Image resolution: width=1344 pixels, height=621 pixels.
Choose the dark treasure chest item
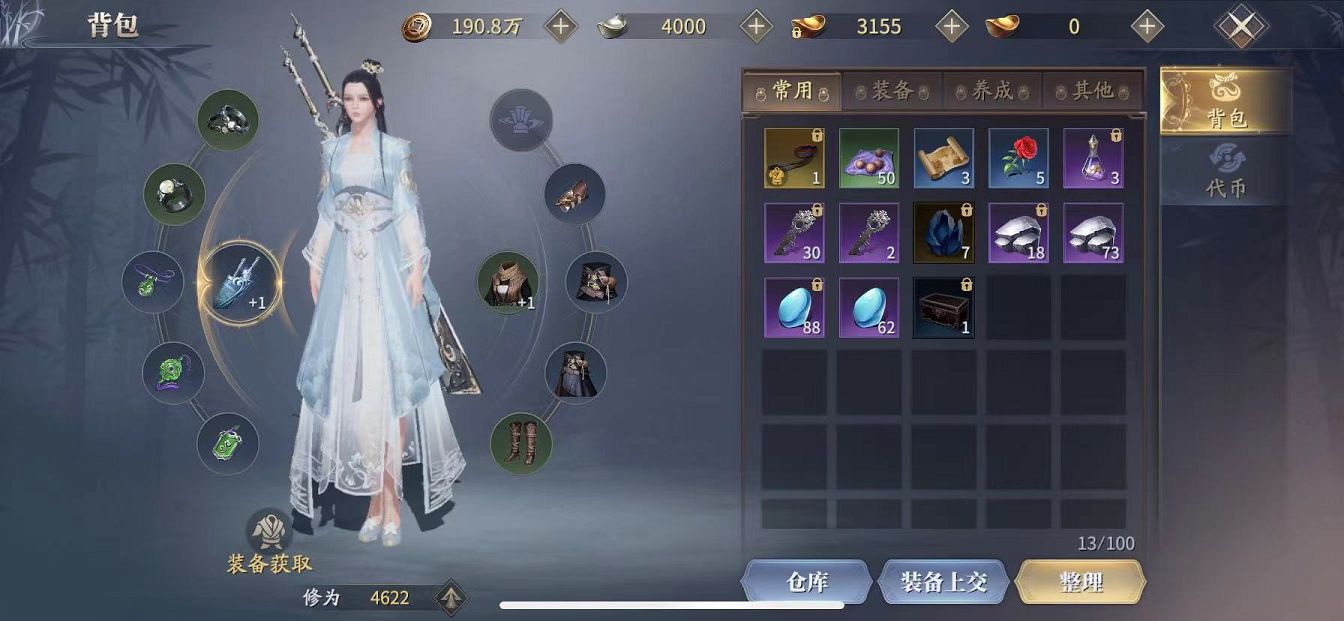(x=944, y=308)
